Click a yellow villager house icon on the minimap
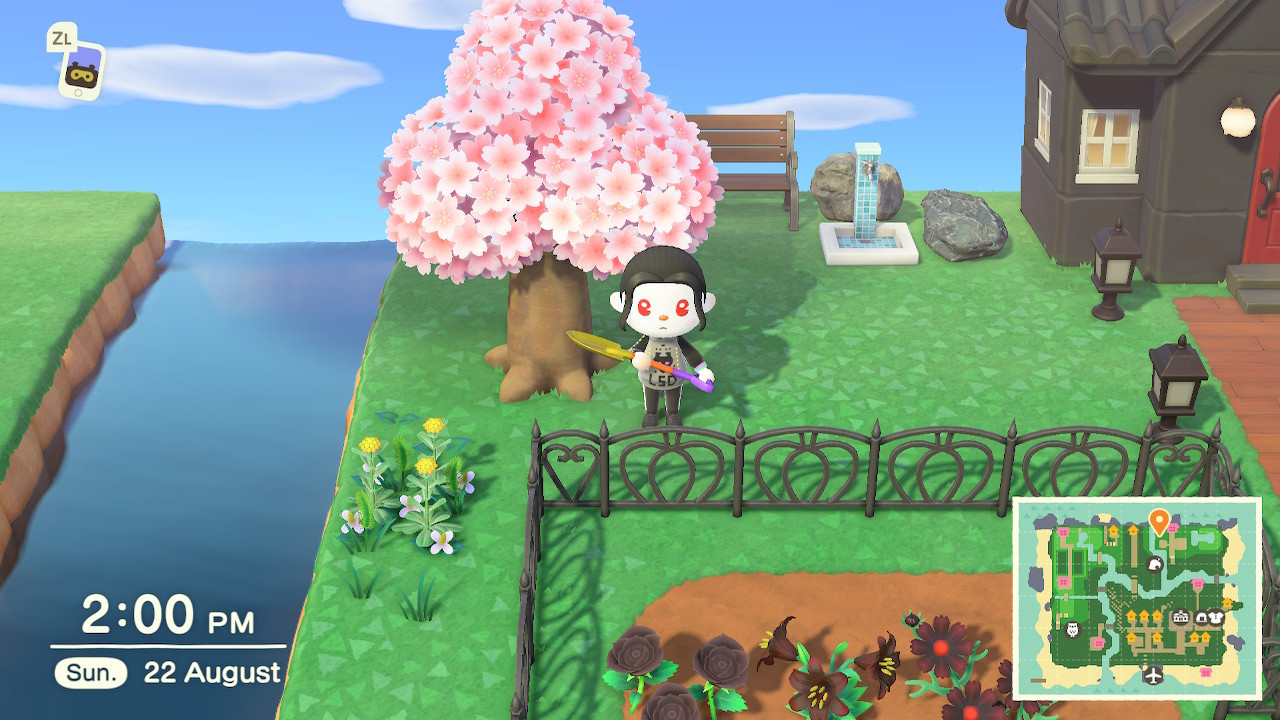The image size is (1280, 720). [x=1131, y=615]
